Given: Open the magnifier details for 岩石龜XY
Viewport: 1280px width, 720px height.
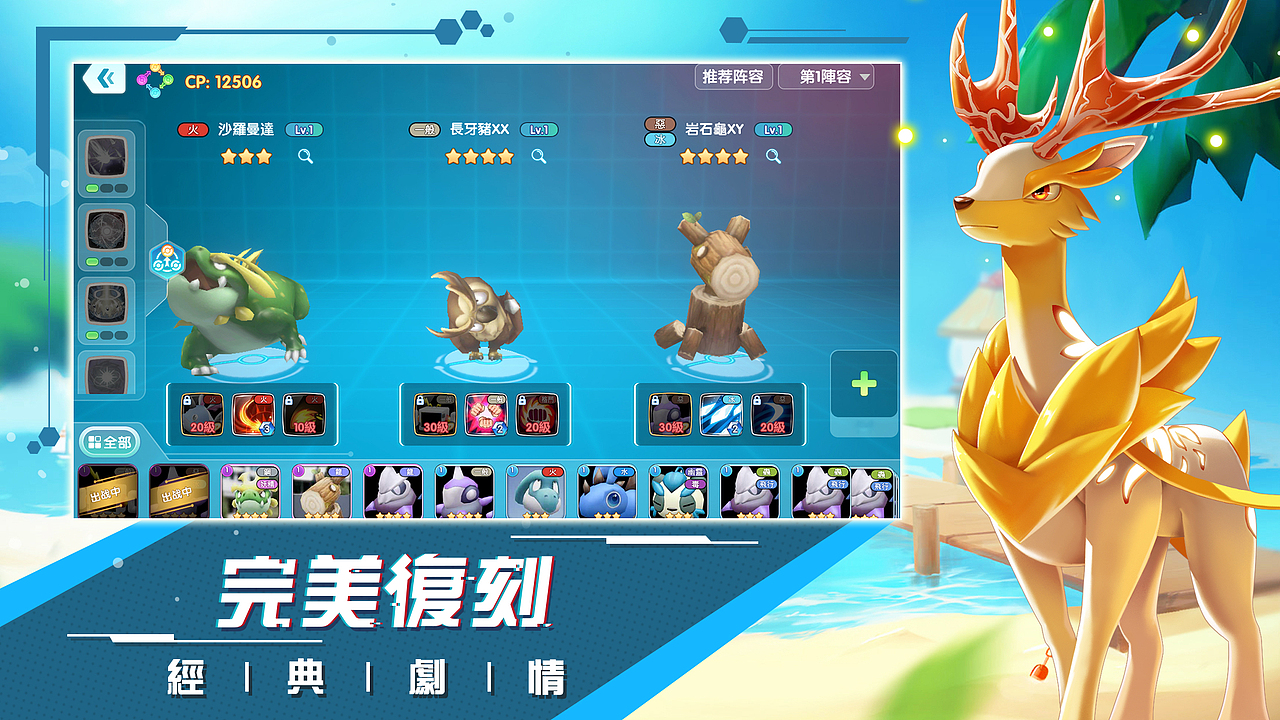Looking at the screenshot, I should point(770,156).
